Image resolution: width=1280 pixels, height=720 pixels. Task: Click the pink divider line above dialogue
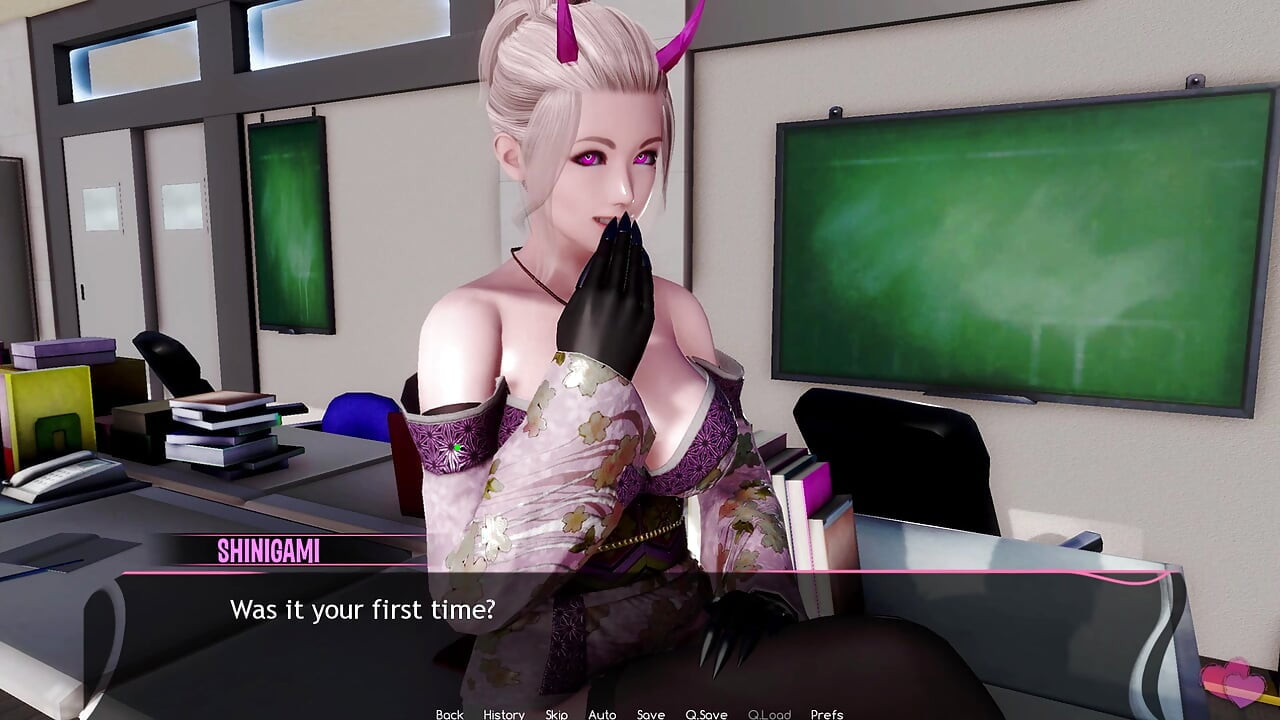coord(640,573)
